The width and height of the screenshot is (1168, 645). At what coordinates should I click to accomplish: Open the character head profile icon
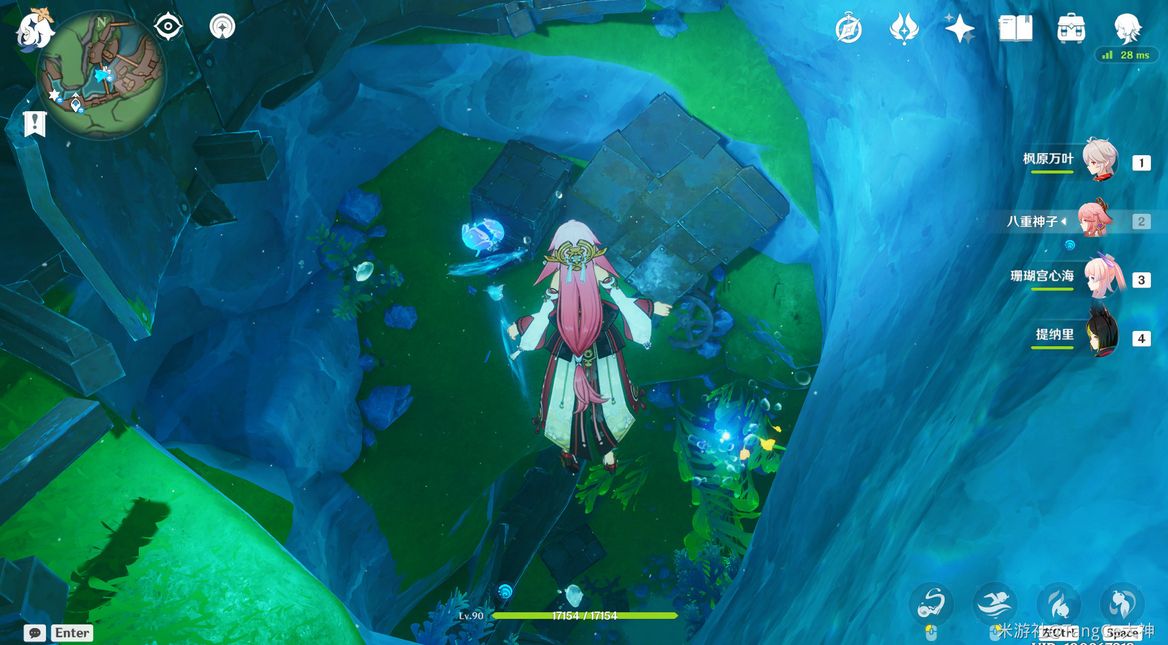[x=1127, y=28]
